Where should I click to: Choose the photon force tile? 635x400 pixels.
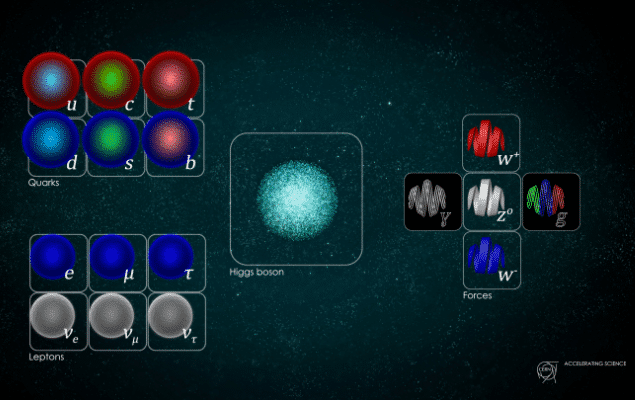pos(433,200)
